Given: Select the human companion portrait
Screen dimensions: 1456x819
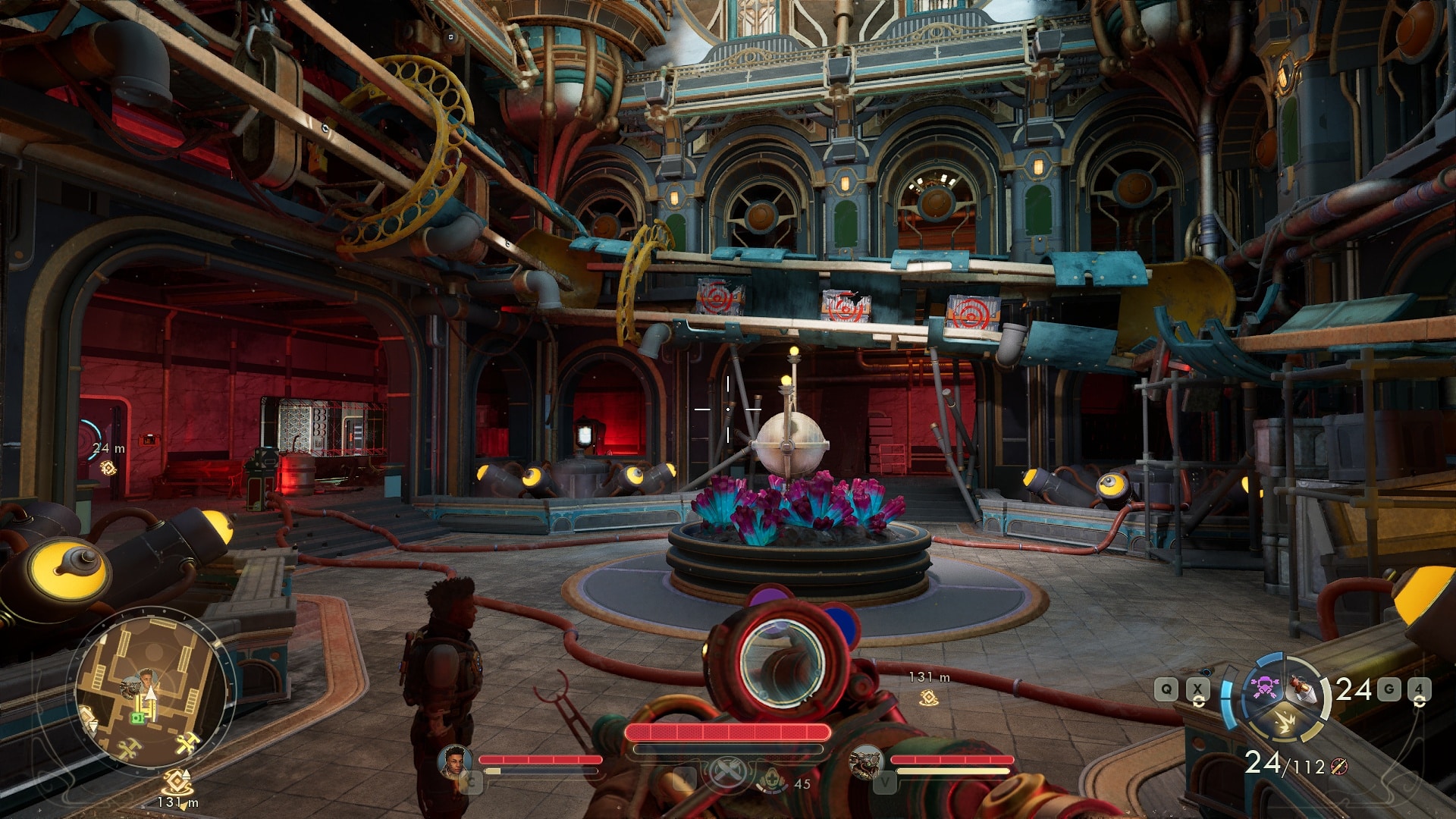Looking at the screenshot, I should tap(455, 761).
